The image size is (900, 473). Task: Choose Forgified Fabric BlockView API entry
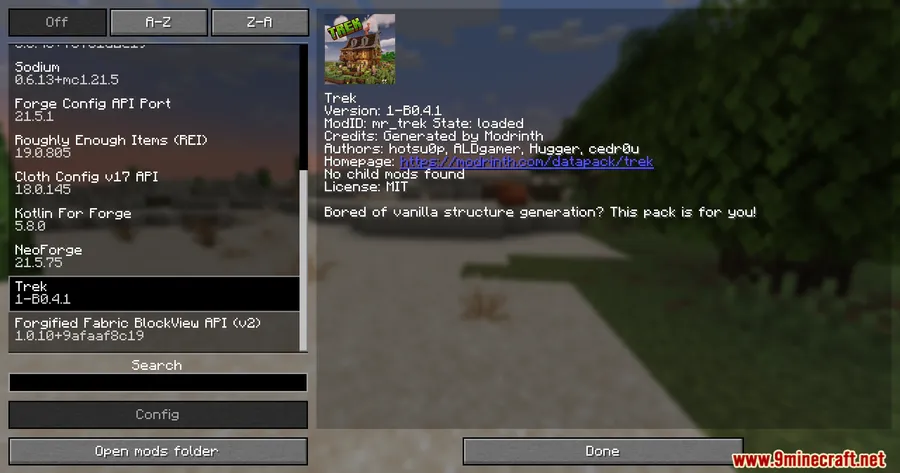(150, 330)
